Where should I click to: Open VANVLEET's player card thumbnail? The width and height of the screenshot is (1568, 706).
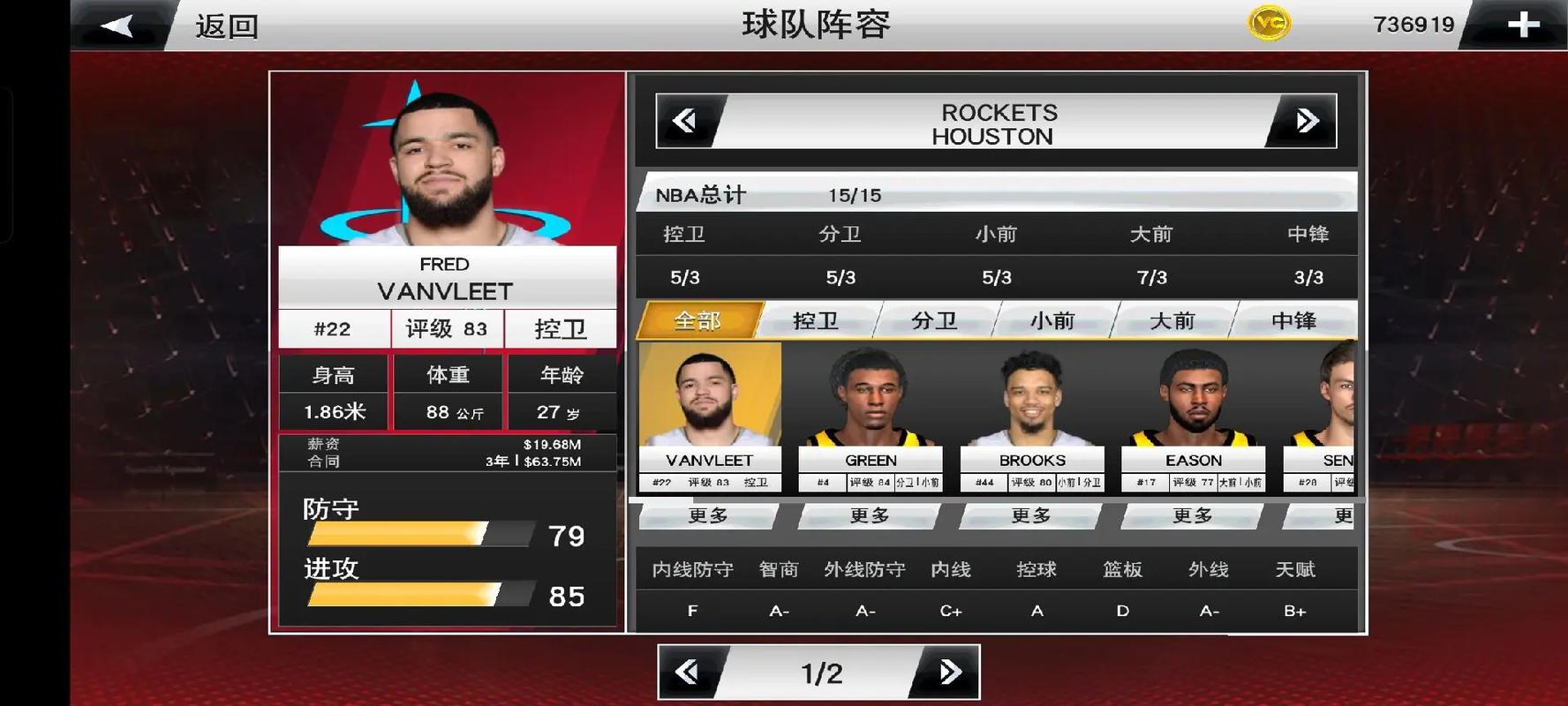709,406
